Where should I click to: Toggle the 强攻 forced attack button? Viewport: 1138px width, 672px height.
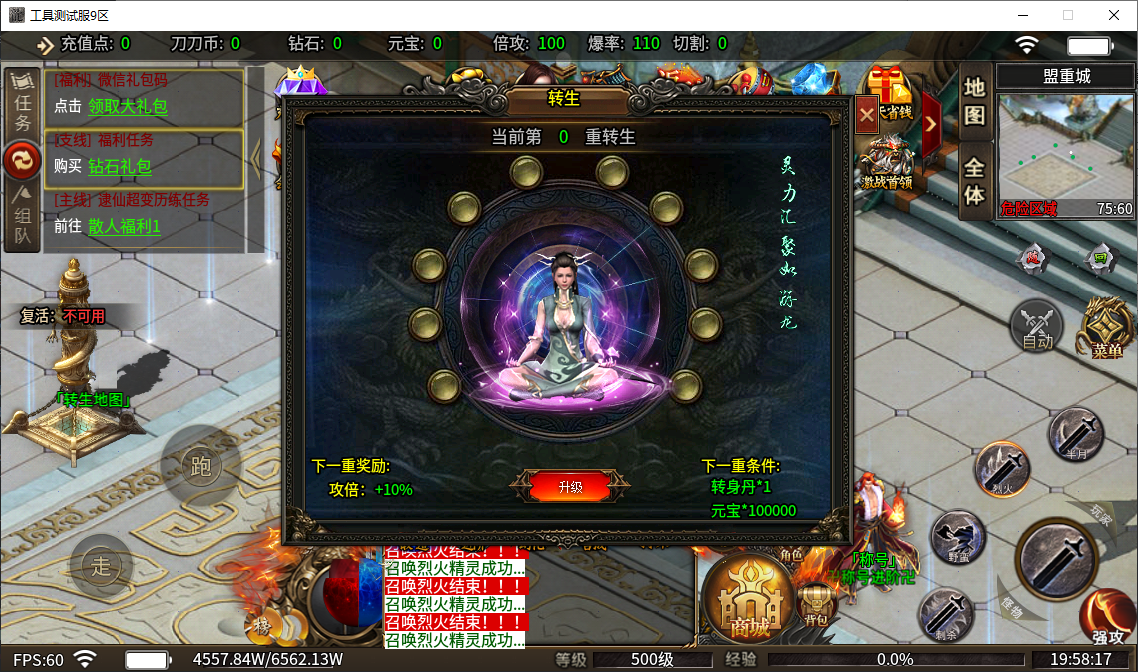(x=1108, y=618)
